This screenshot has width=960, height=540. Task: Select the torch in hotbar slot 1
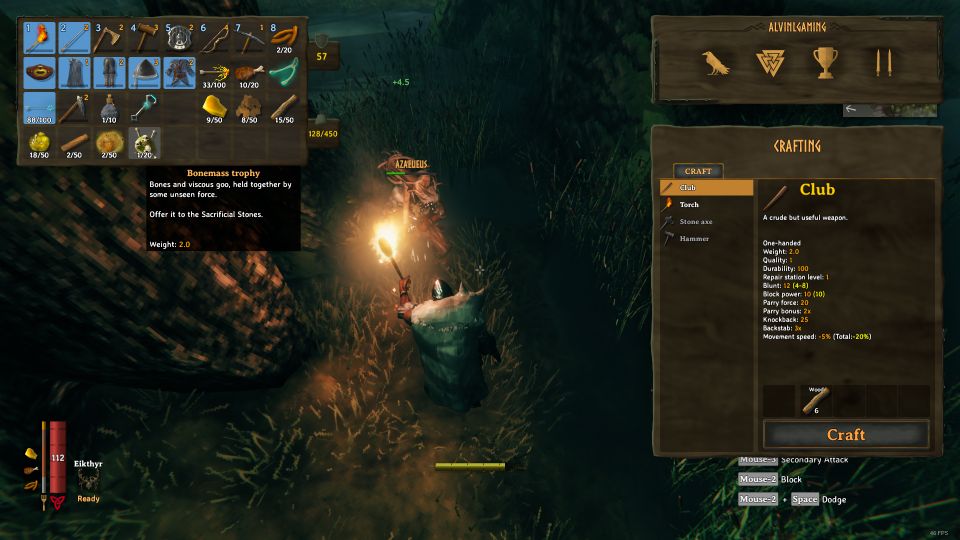pyautogui.click(x=39, y=38)
